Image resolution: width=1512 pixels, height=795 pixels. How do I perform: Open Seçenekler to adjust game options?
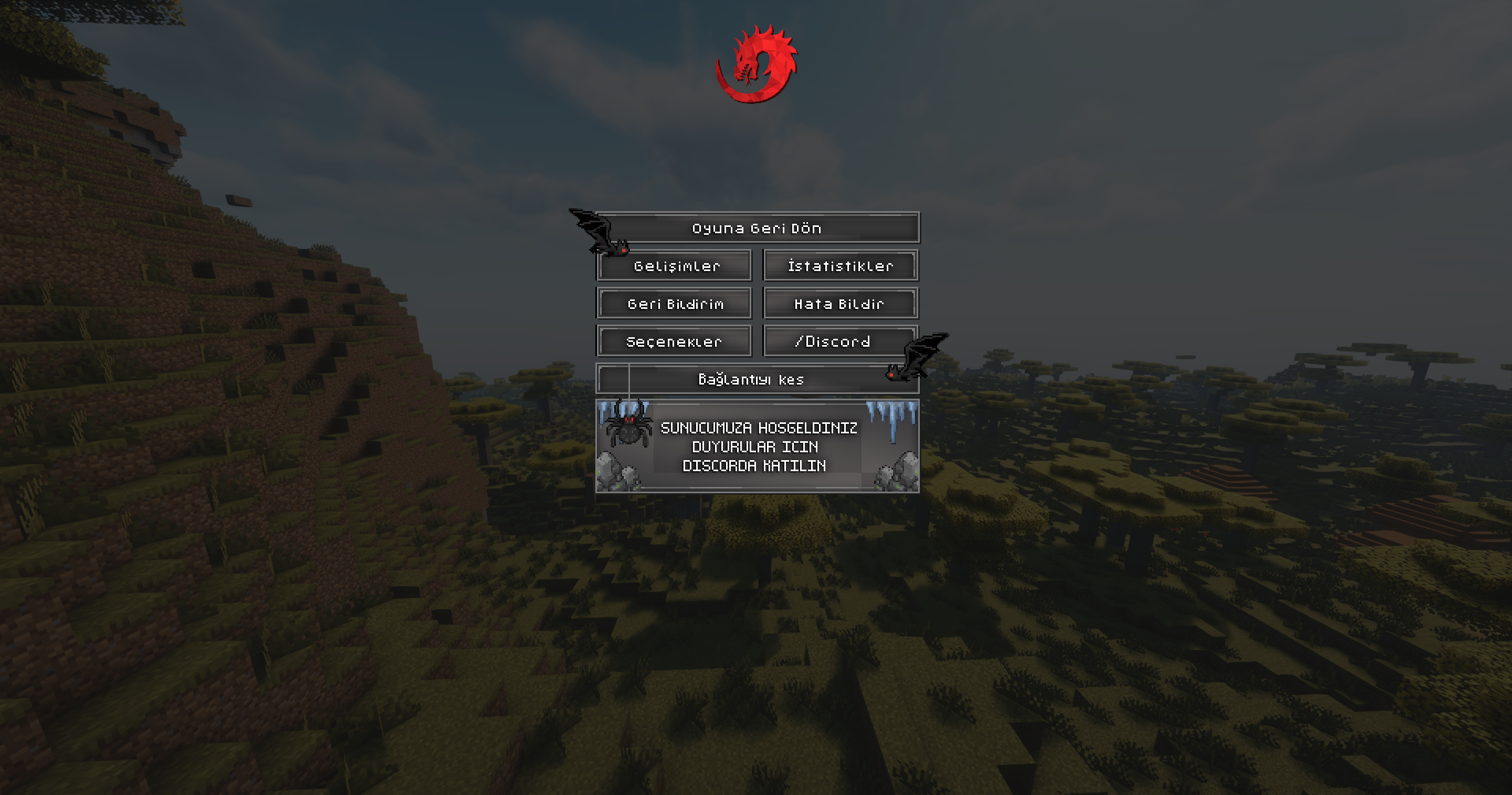click(x=675, y=341)
